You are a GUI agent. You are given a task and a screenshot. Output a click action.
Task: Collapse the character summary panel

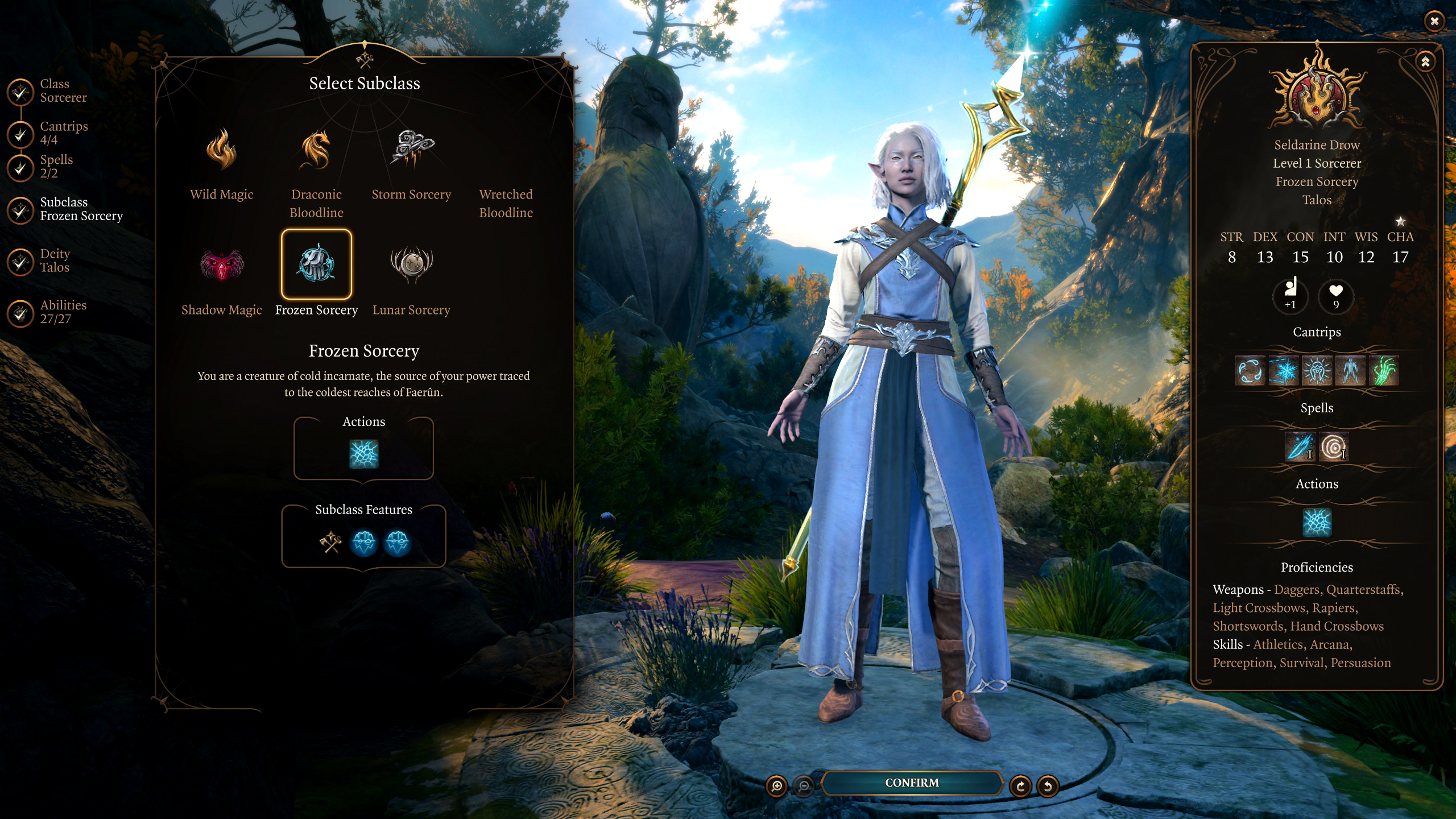(x=1425, y=62)
